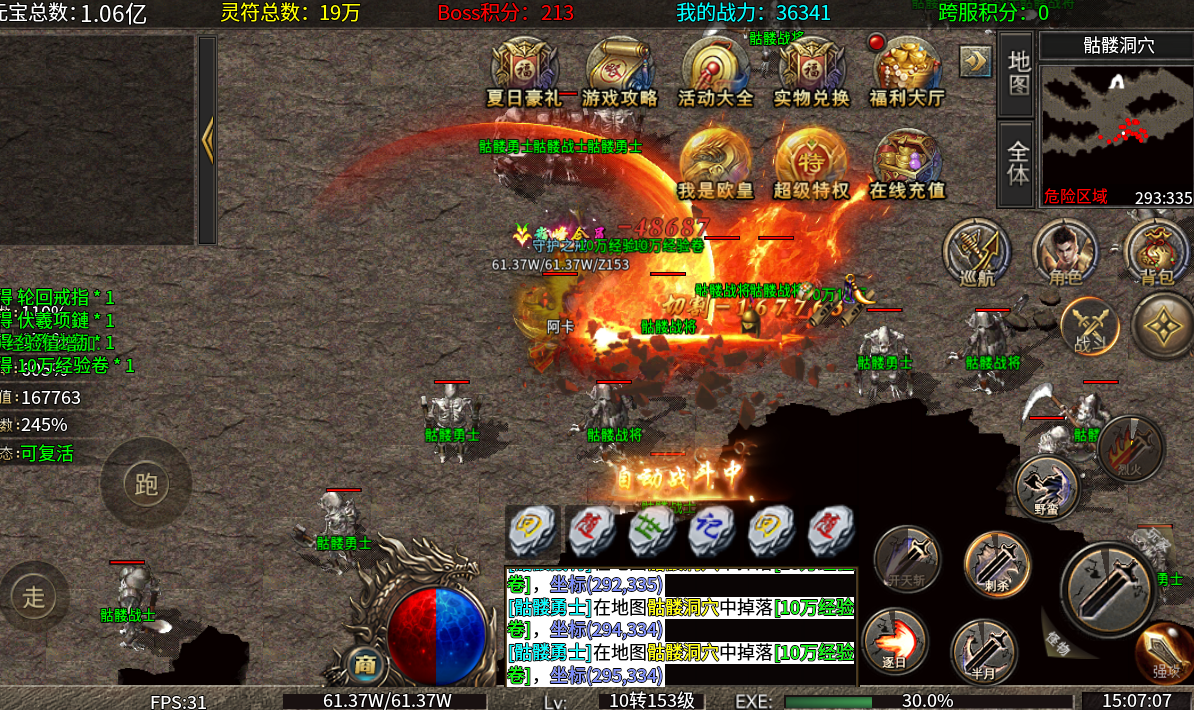Image resolution: width=1194 pixels, height=710 pixels.
Task: Cast the 逐日 fire slash skill
Action: [x=894, y=640]
